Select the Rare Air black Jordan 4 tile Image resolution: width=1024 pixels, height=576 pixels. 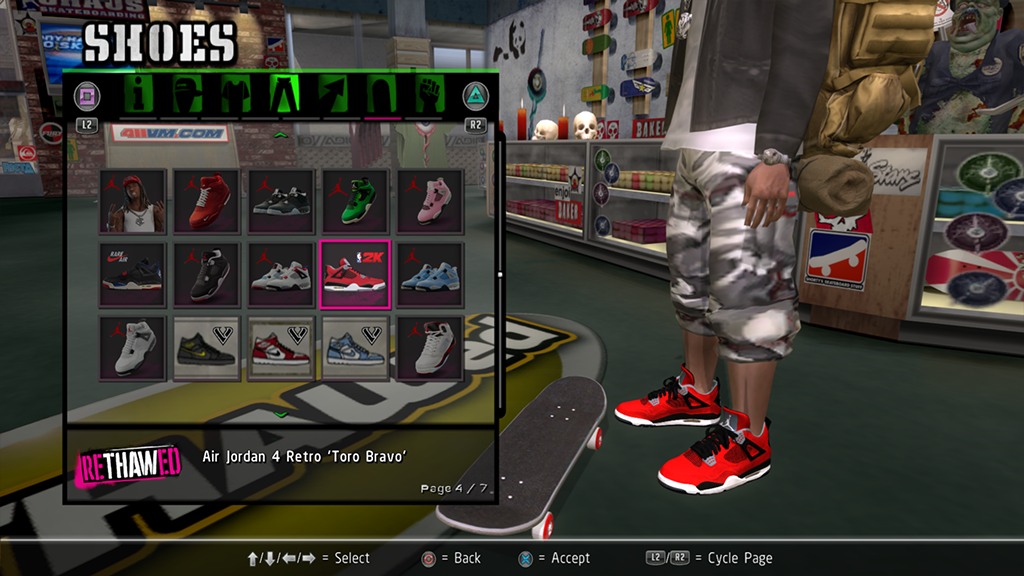(132, 273)
